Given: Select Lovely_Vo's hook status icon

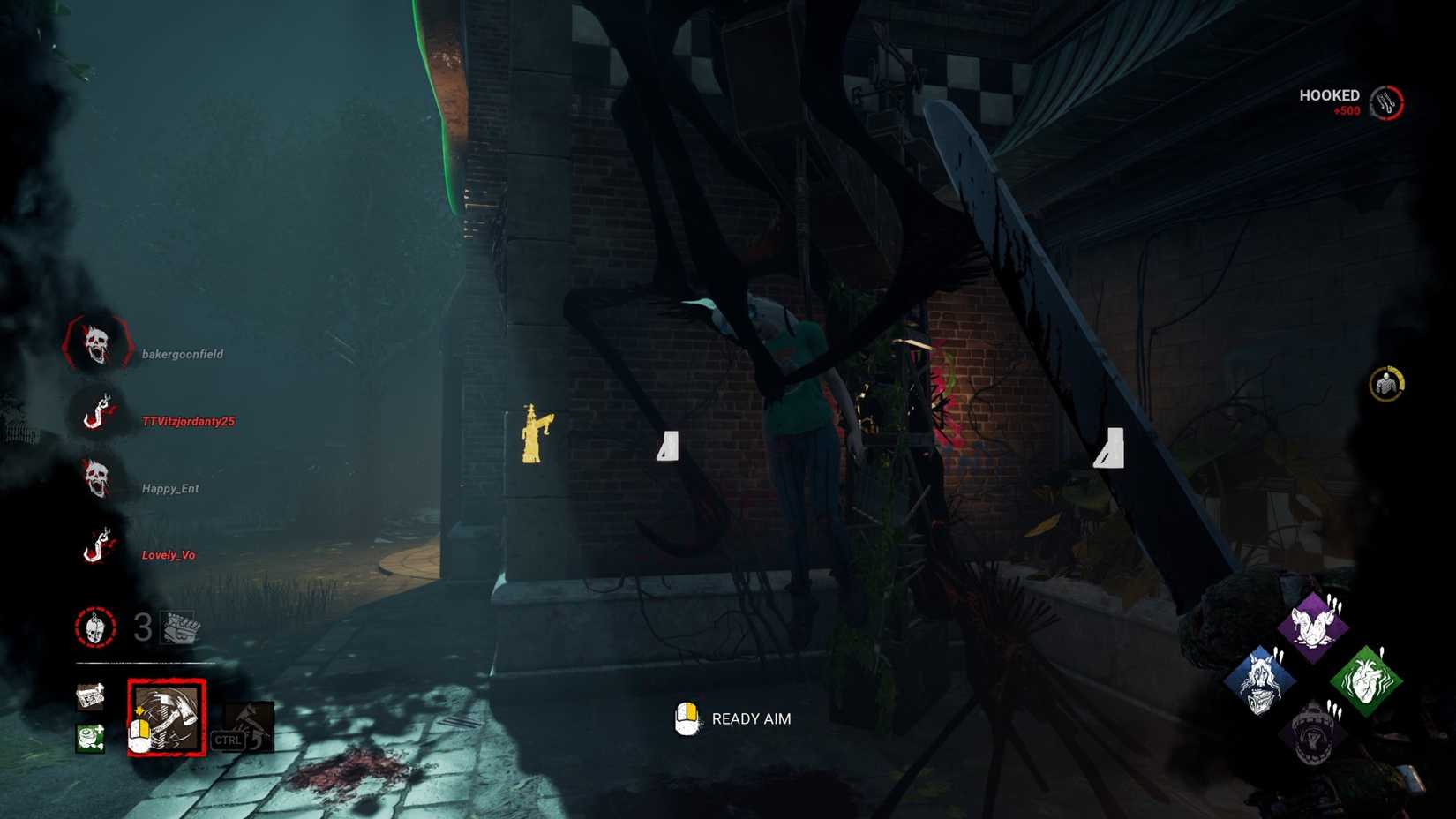Looking at the screenshot, I should pos(97,546).
